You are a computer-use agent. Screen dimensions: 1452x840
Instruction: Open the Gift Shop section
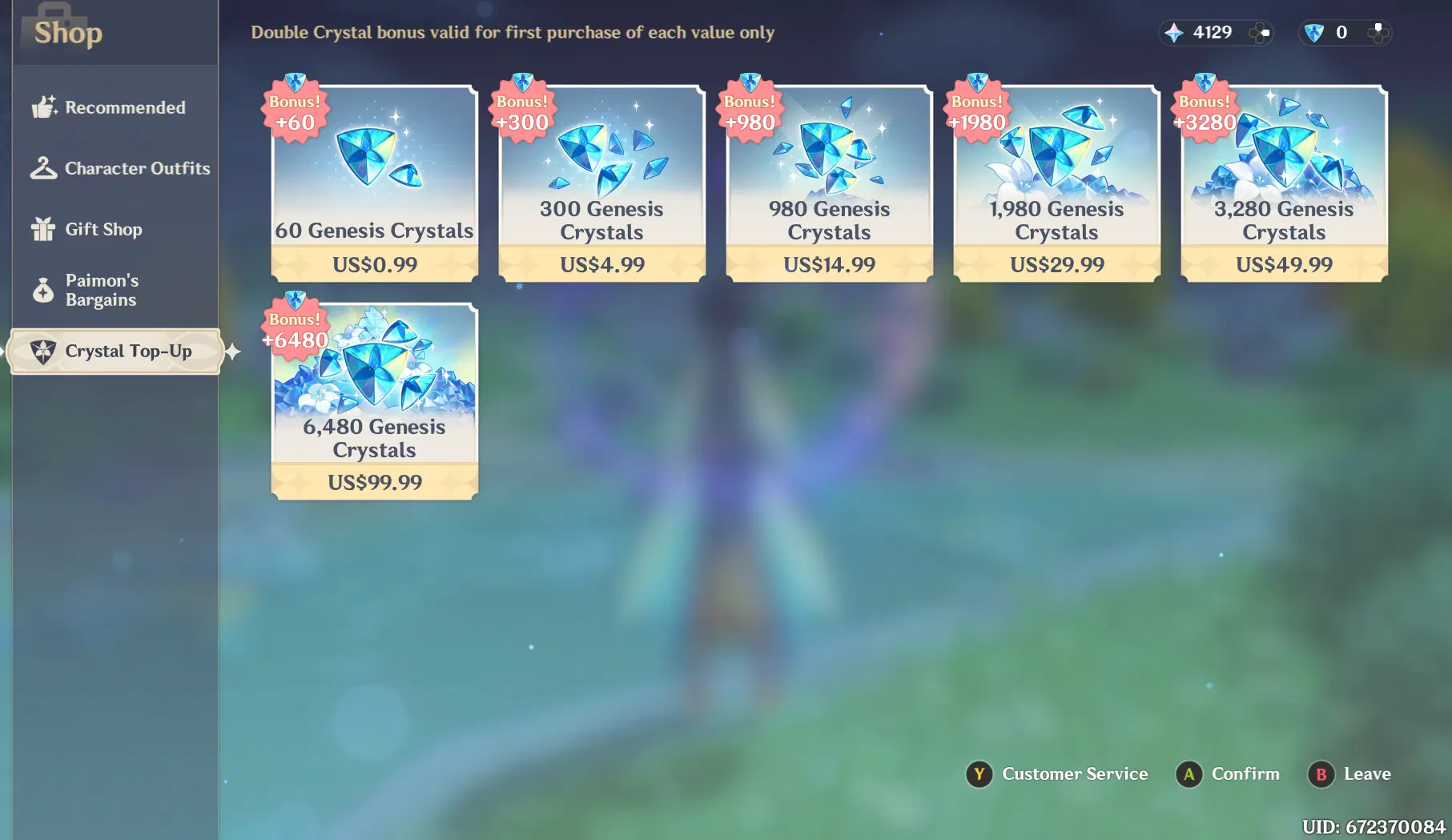pos(103,228)
